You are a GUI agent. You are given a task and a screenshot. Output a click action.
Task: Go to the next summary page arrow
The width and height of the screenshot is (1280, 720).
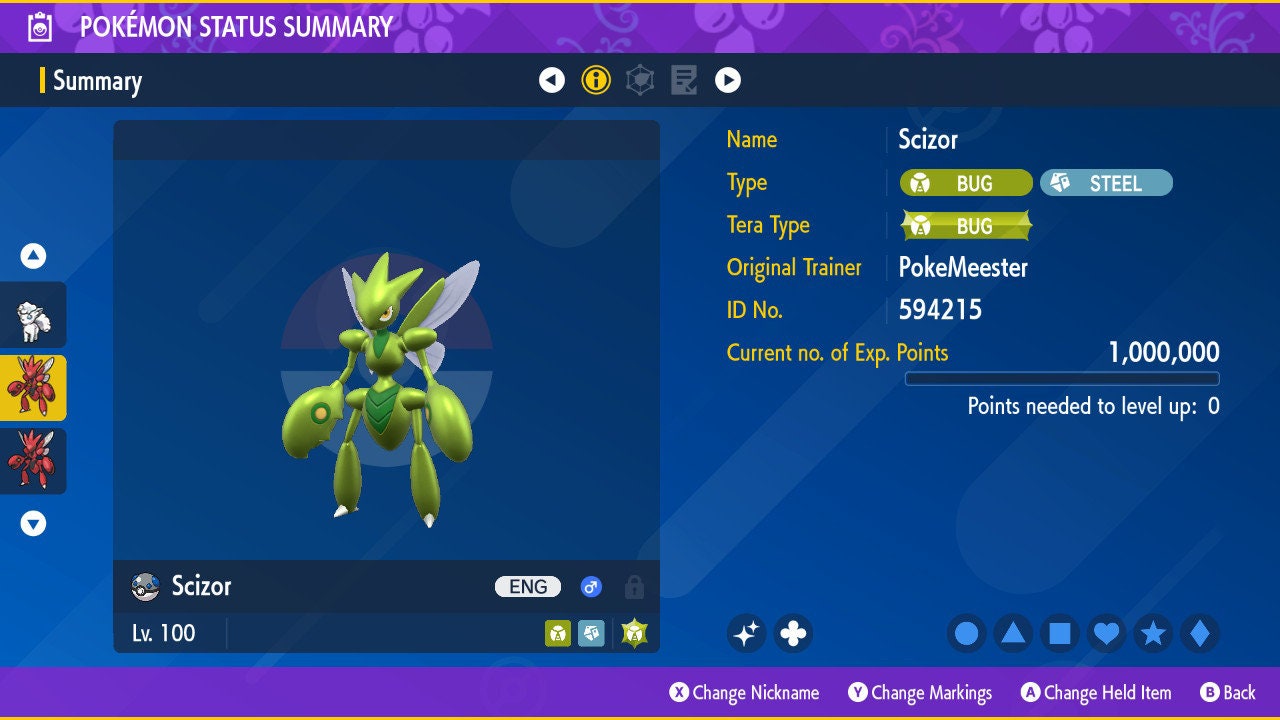tap(728, 80)
